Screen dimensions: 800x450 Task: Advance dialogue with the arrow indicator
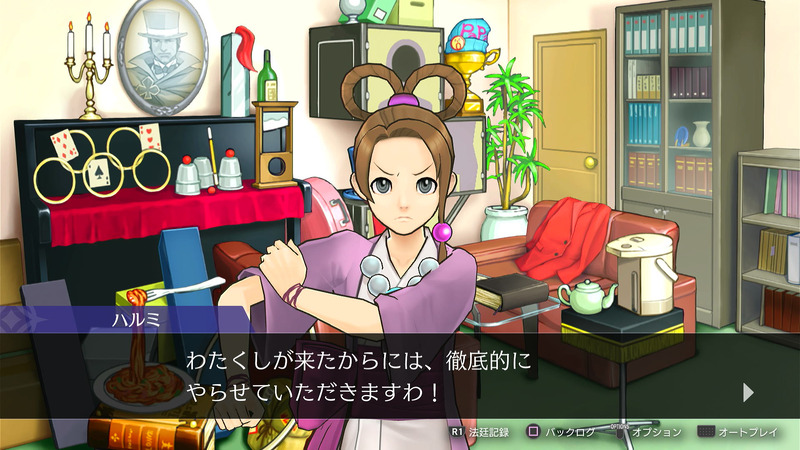click(748, 392)
